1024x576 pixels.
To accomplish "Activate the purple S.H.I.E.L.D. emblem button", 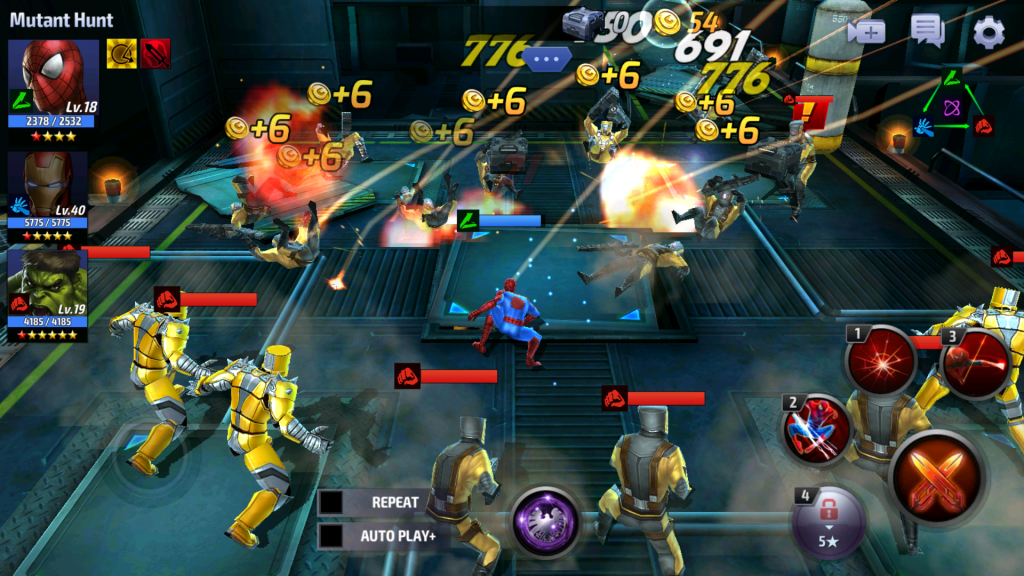I will click(x=546, y=521).
